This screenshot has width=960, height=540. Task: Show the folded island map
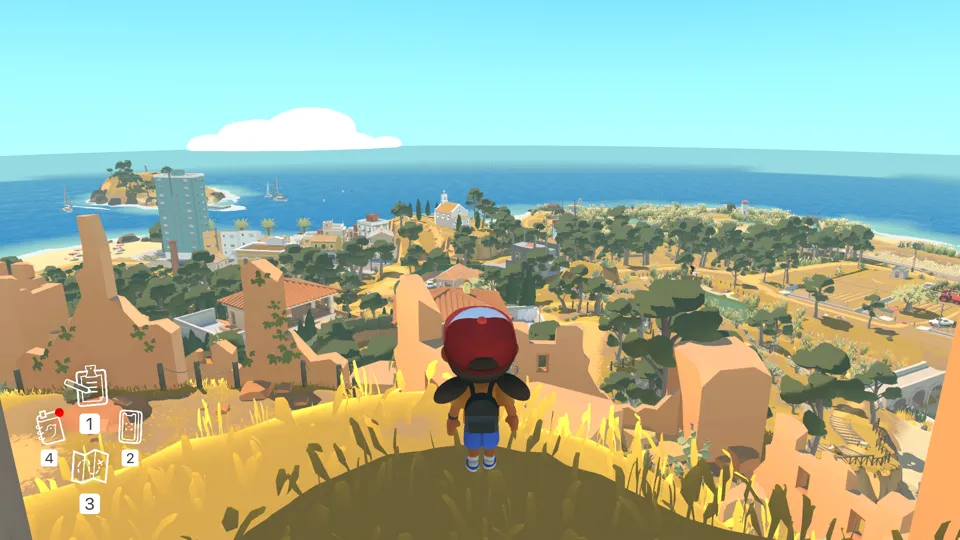(89, 466)
